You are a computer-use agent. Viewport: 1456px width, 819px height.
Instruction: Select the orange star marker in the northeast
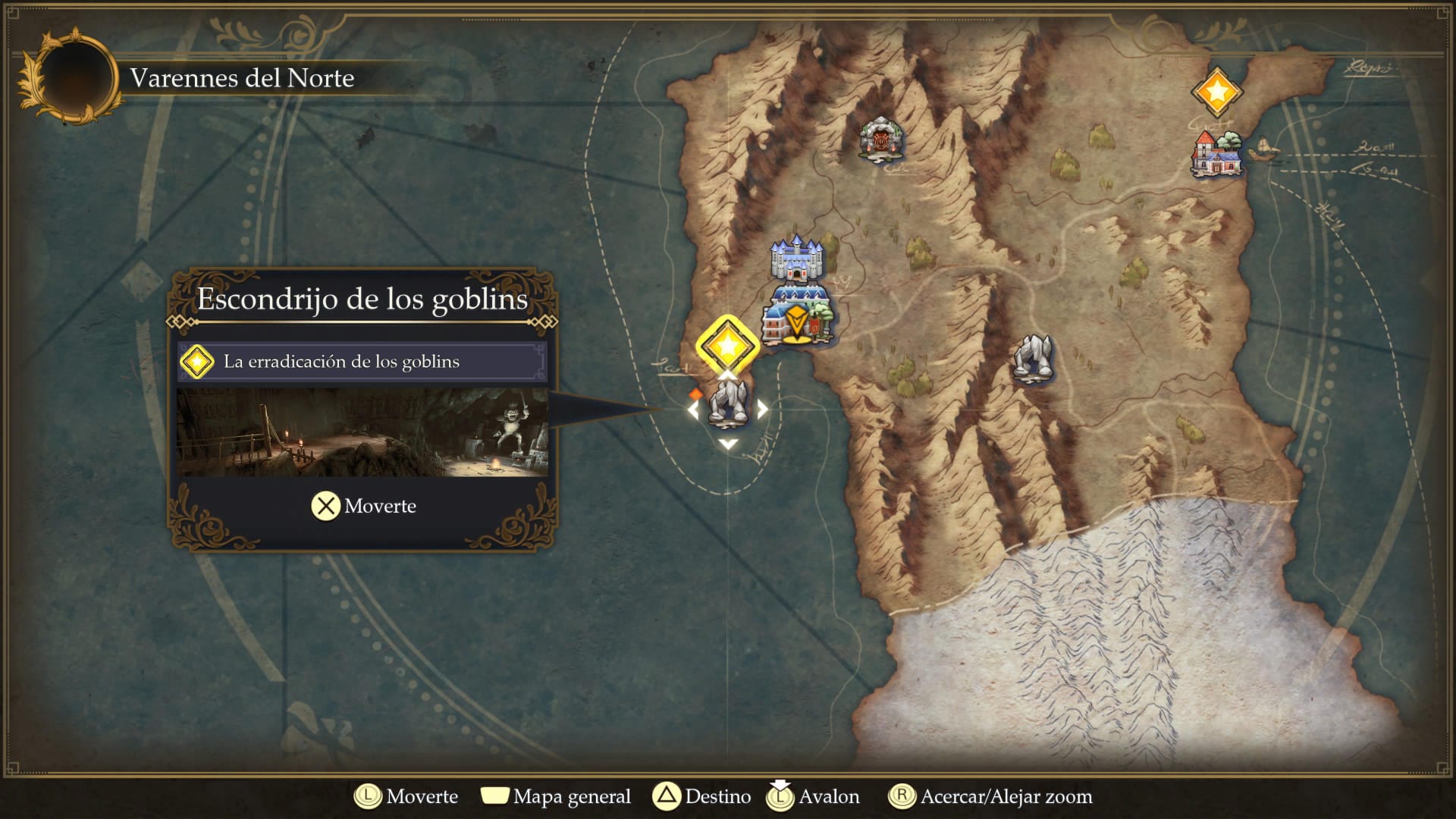pyautogui.click(x=1216, y=93)
